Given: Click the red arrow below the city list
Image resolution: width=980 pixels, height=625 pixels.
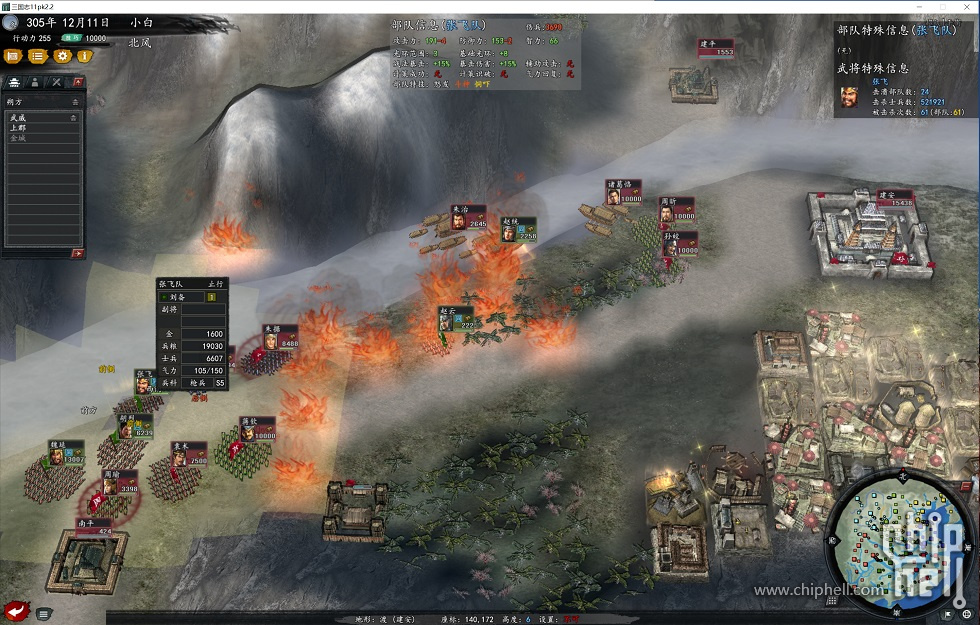Looking at the screenshot, I should [77, 253].
